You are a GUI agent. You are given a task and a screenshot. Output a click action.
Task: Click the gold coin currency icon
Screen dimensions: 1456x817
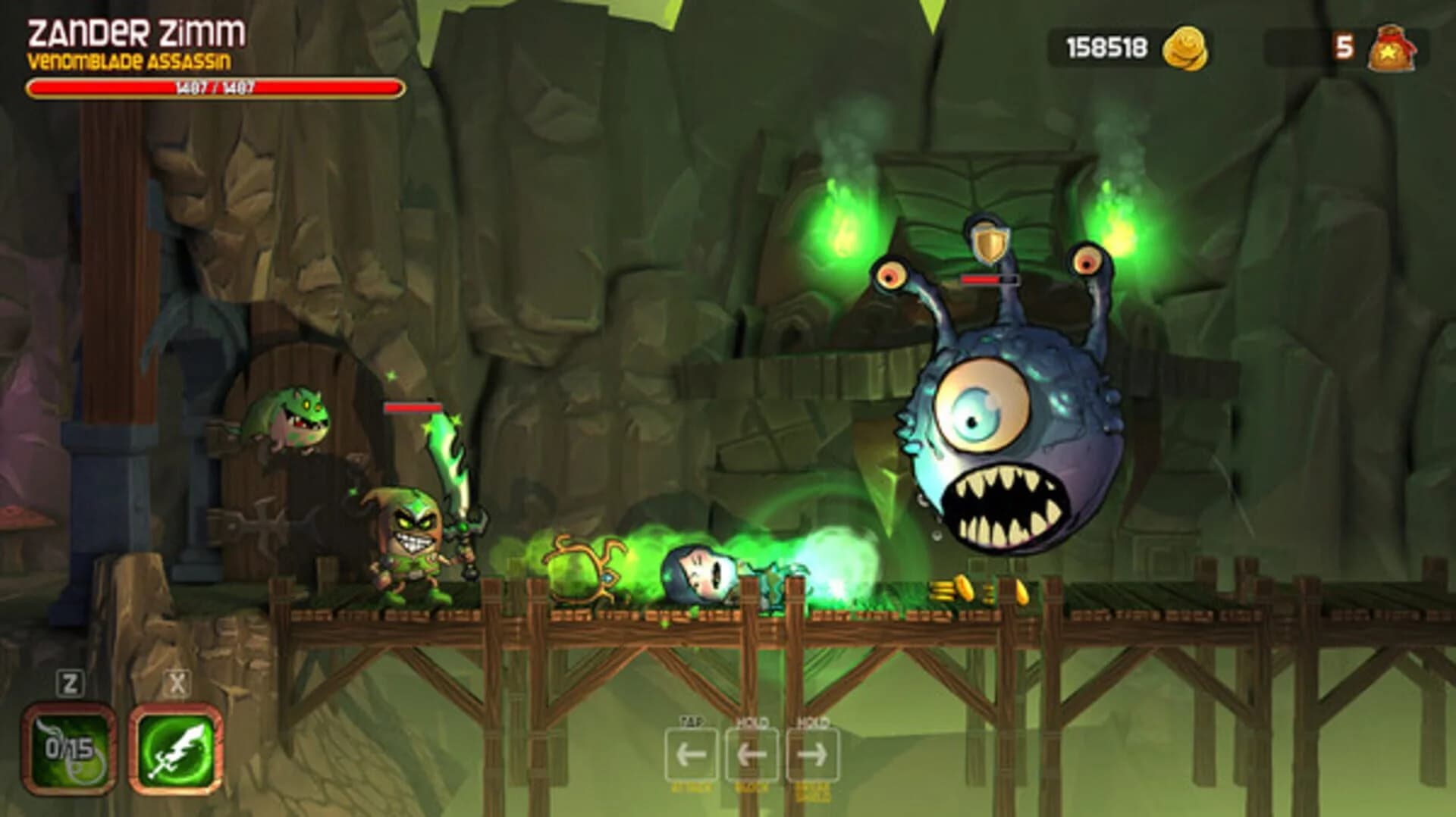click(1187, 45)
